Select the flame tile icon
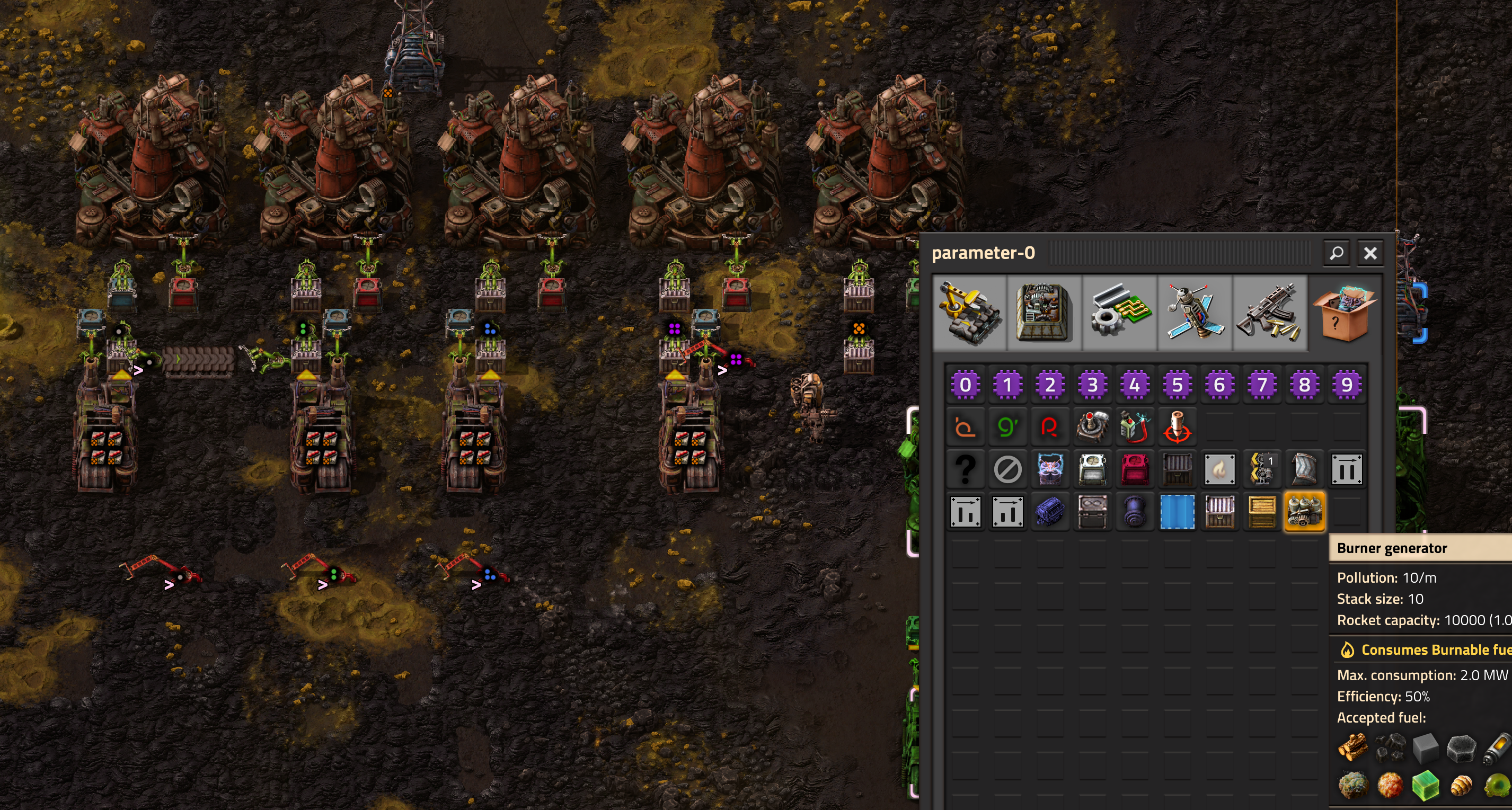Screen dimensions: 1512x810 (x=1219, y=469)
